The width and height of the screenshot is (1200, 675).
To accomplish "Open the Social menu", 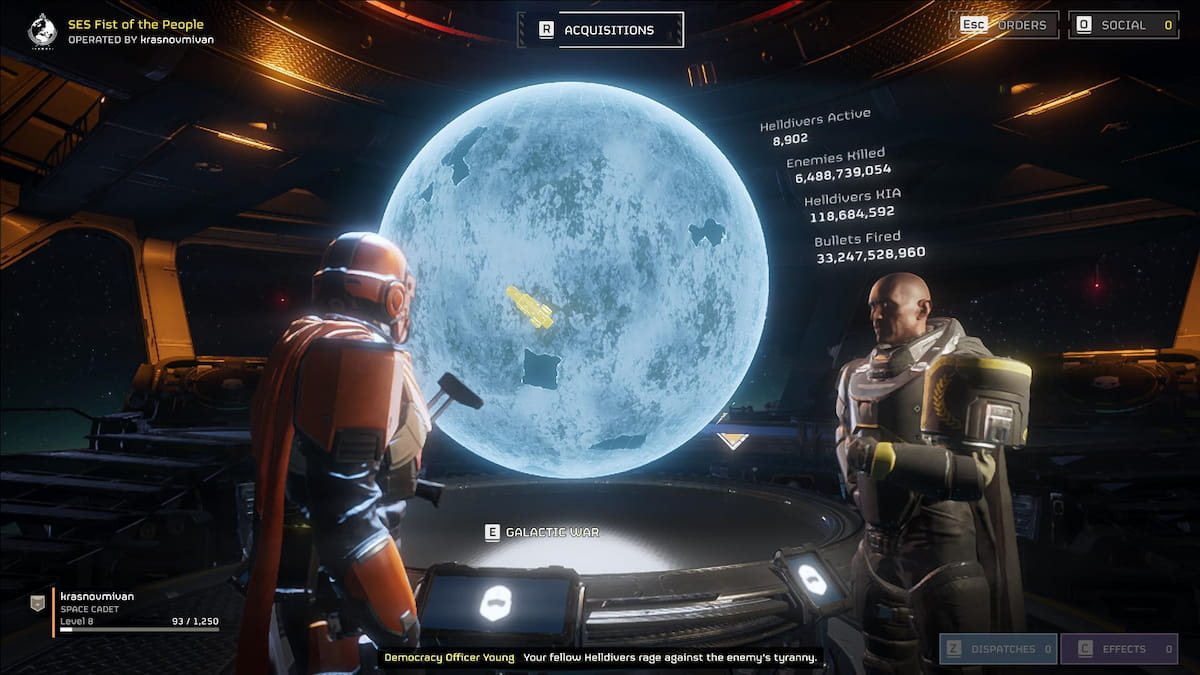I will click(1123, 25).
